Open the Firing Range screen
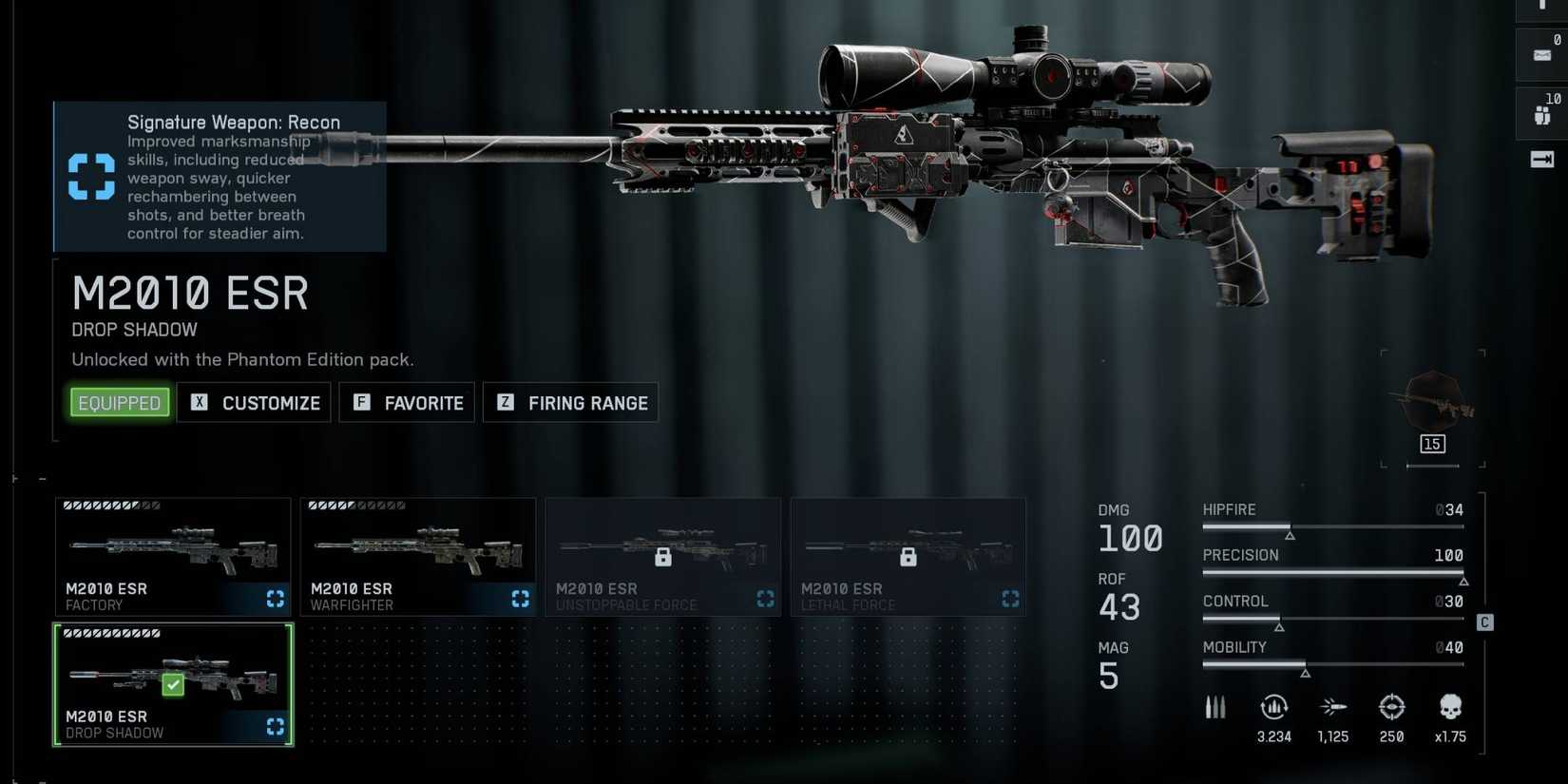The width and height of the screenshot is (1568, 784). pos(570,402)
